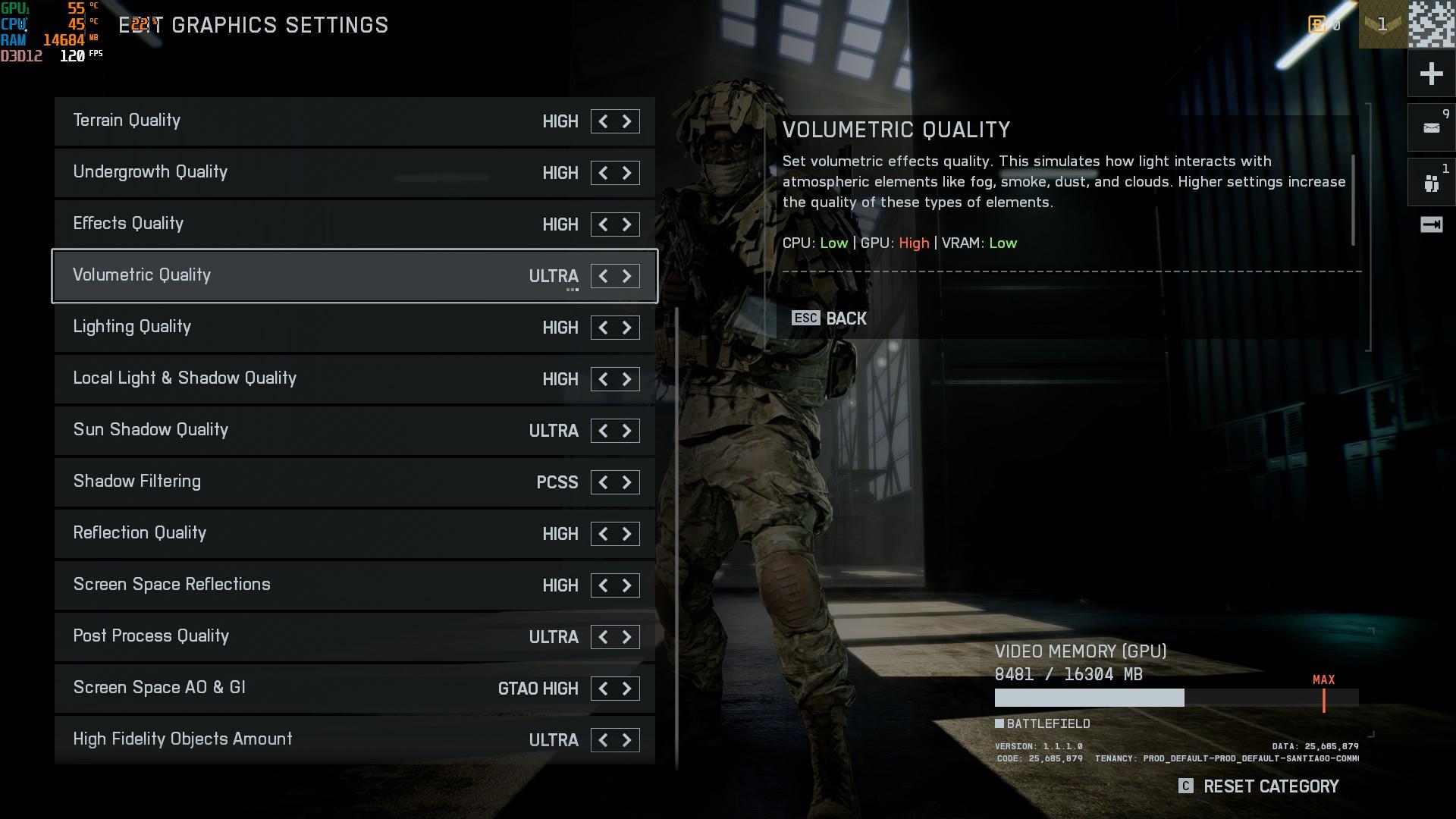Go back with the BACK button
The image size is (1456, 819).
tap(830, 318)
